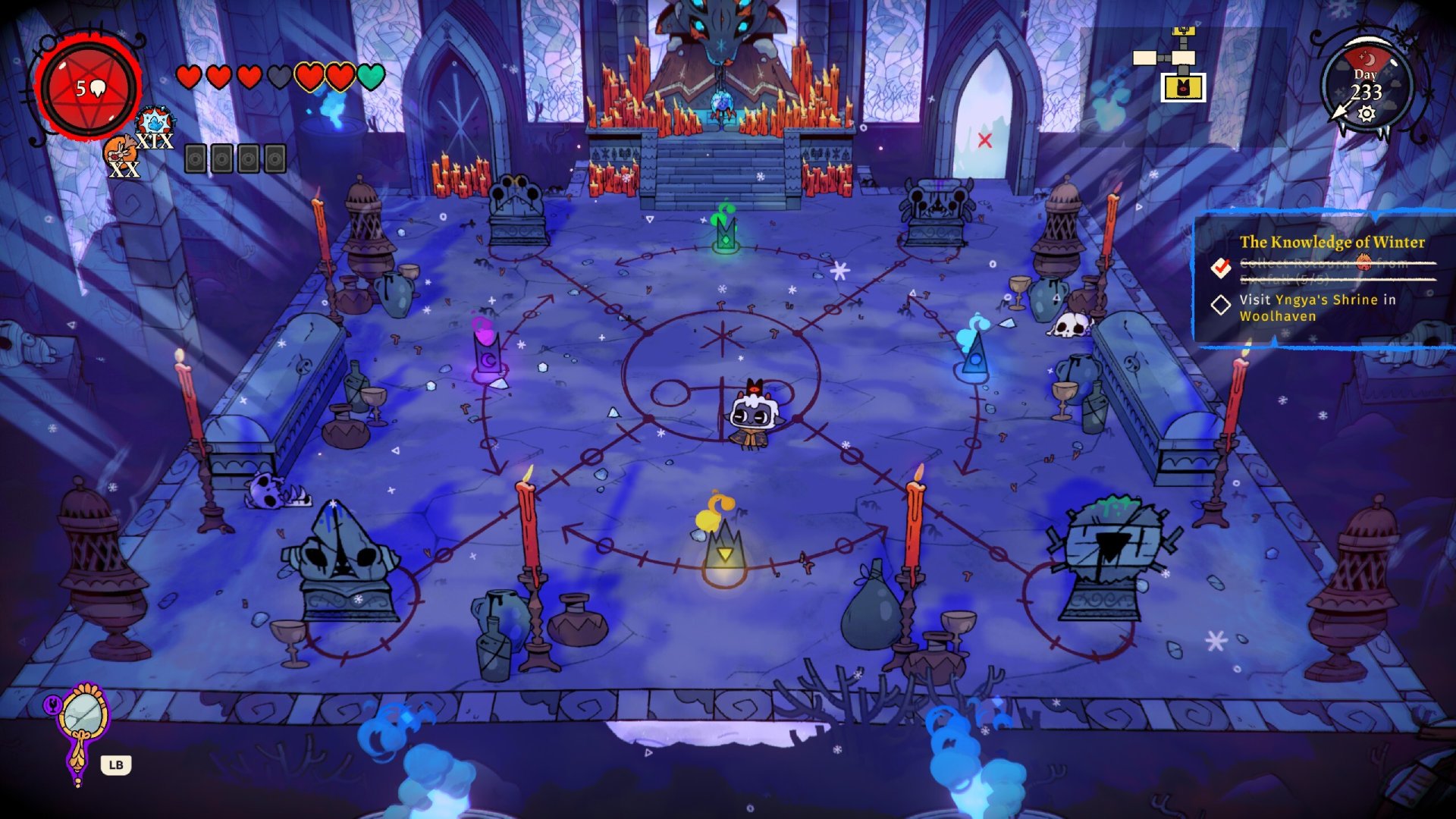
Task: Click the Rotburn flame icon in quest text
Action: point(1364,263)
